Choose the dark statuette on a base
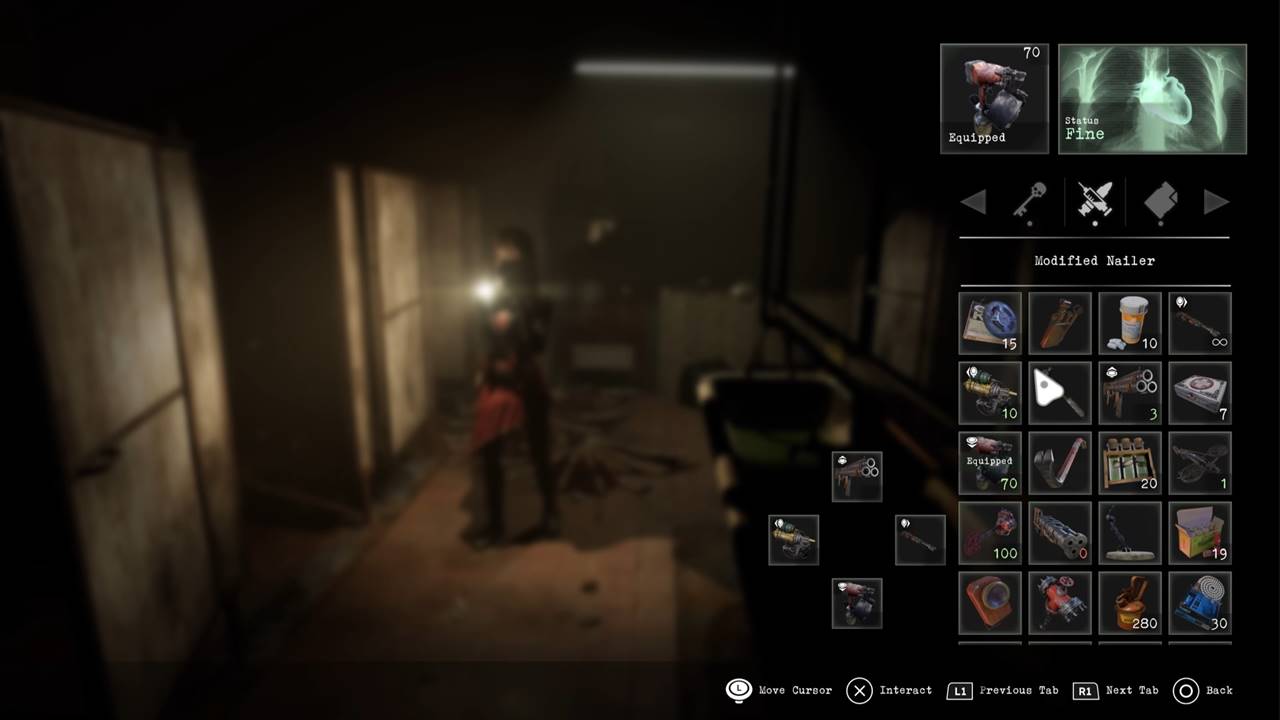The image size is (1280, 720). tap(1130, 533)
